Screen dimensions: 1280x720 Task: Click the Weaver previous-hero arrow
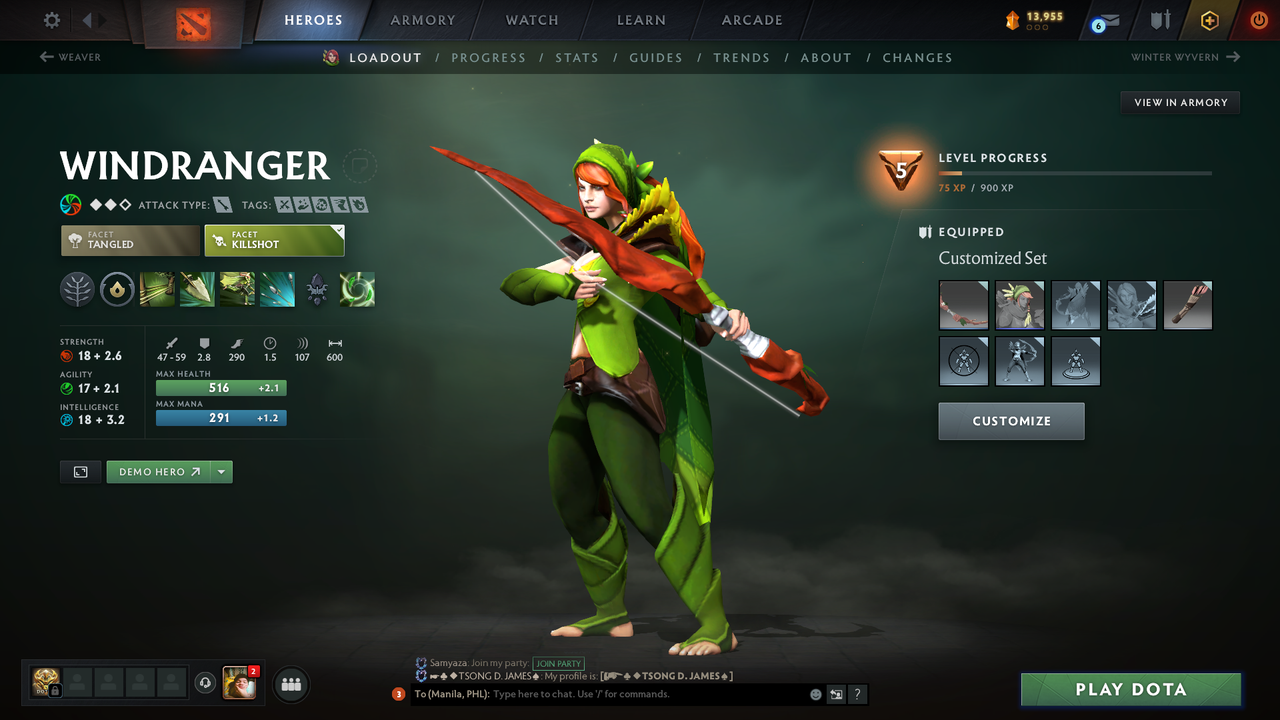point(48,57)
